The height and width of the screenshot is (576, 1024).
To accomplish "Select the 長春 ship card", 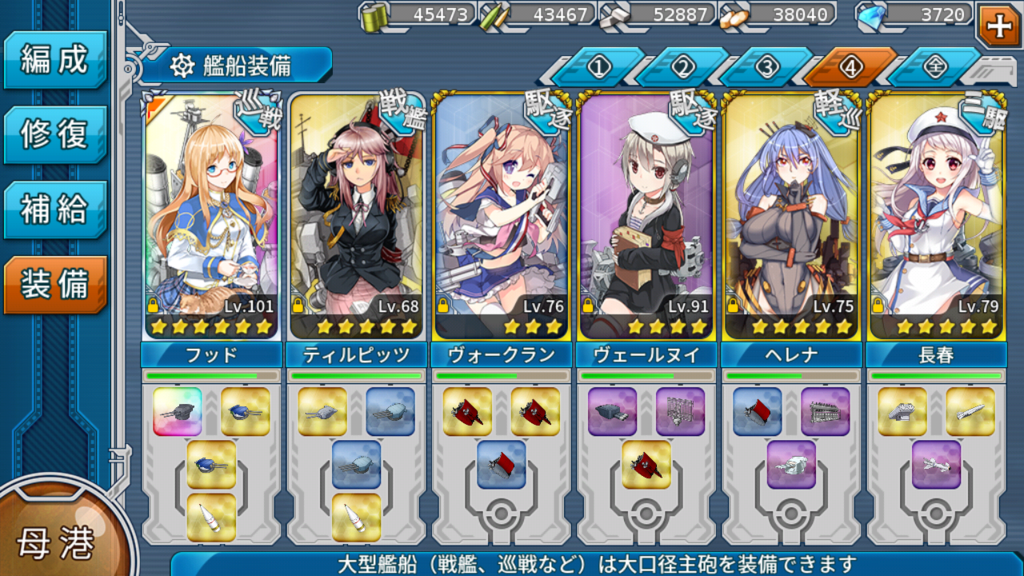I will (936, 215).
